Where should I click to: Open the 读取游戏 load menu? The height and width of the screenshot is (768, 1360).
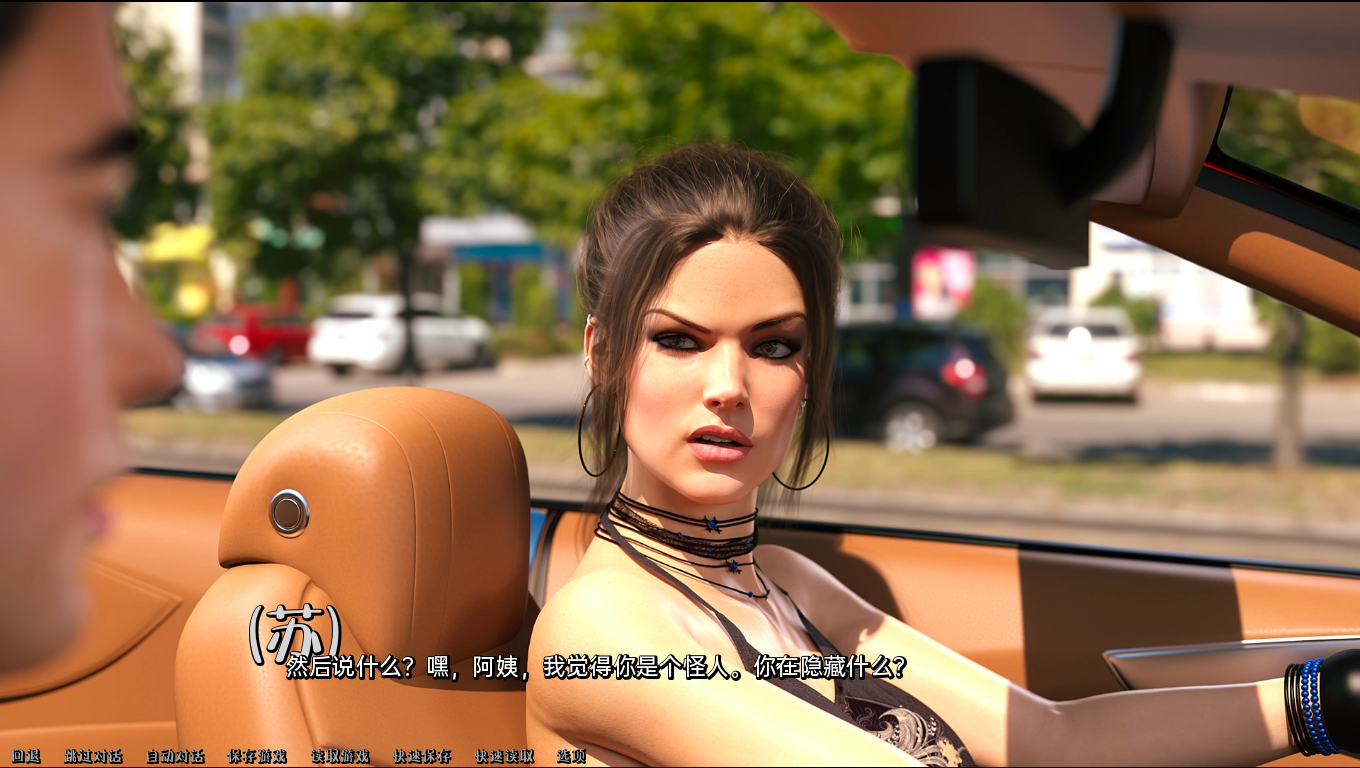point(340,756)
